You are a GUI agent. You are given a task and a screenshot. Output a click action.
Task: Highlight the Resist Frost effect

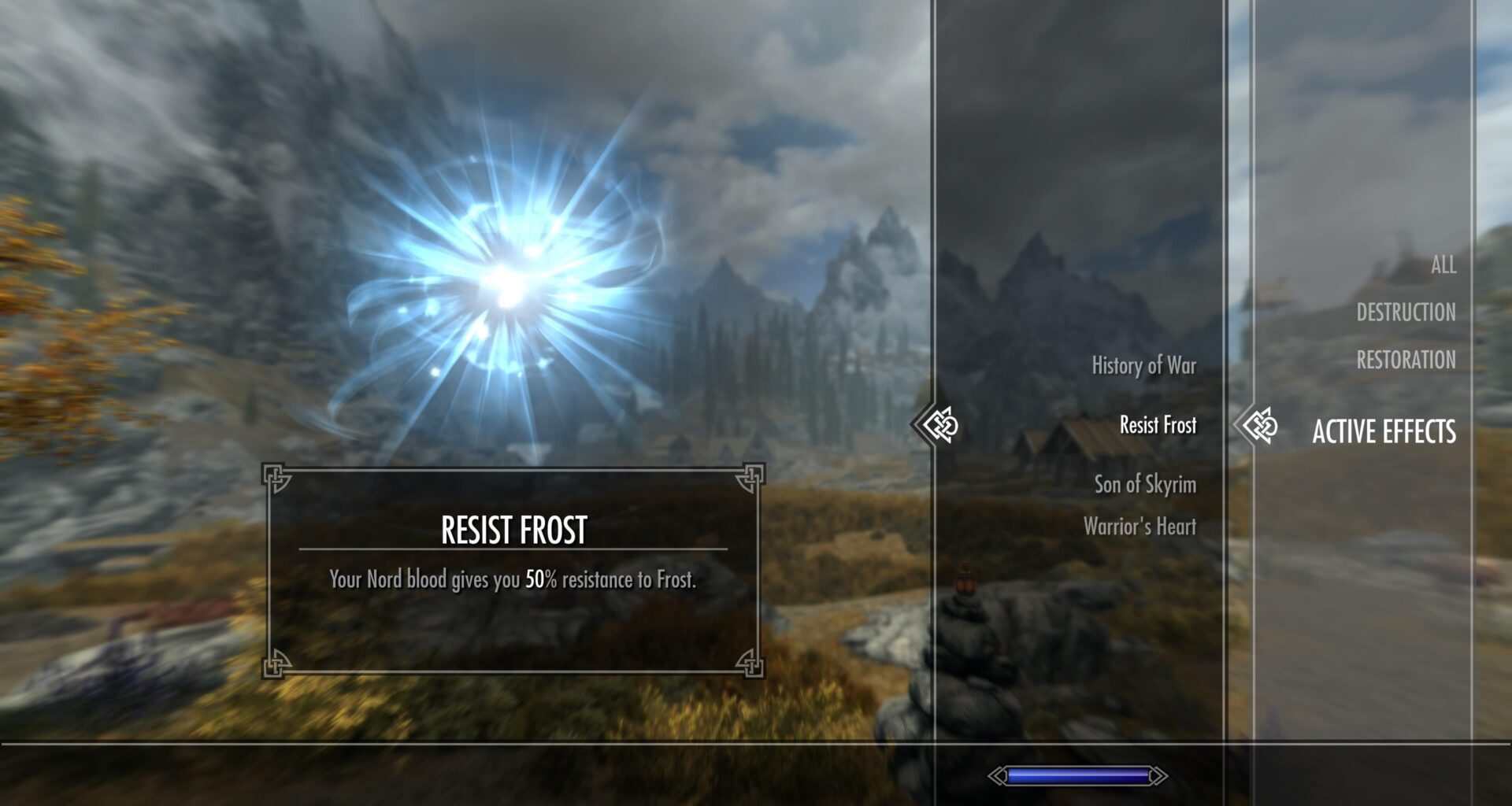1158,425
